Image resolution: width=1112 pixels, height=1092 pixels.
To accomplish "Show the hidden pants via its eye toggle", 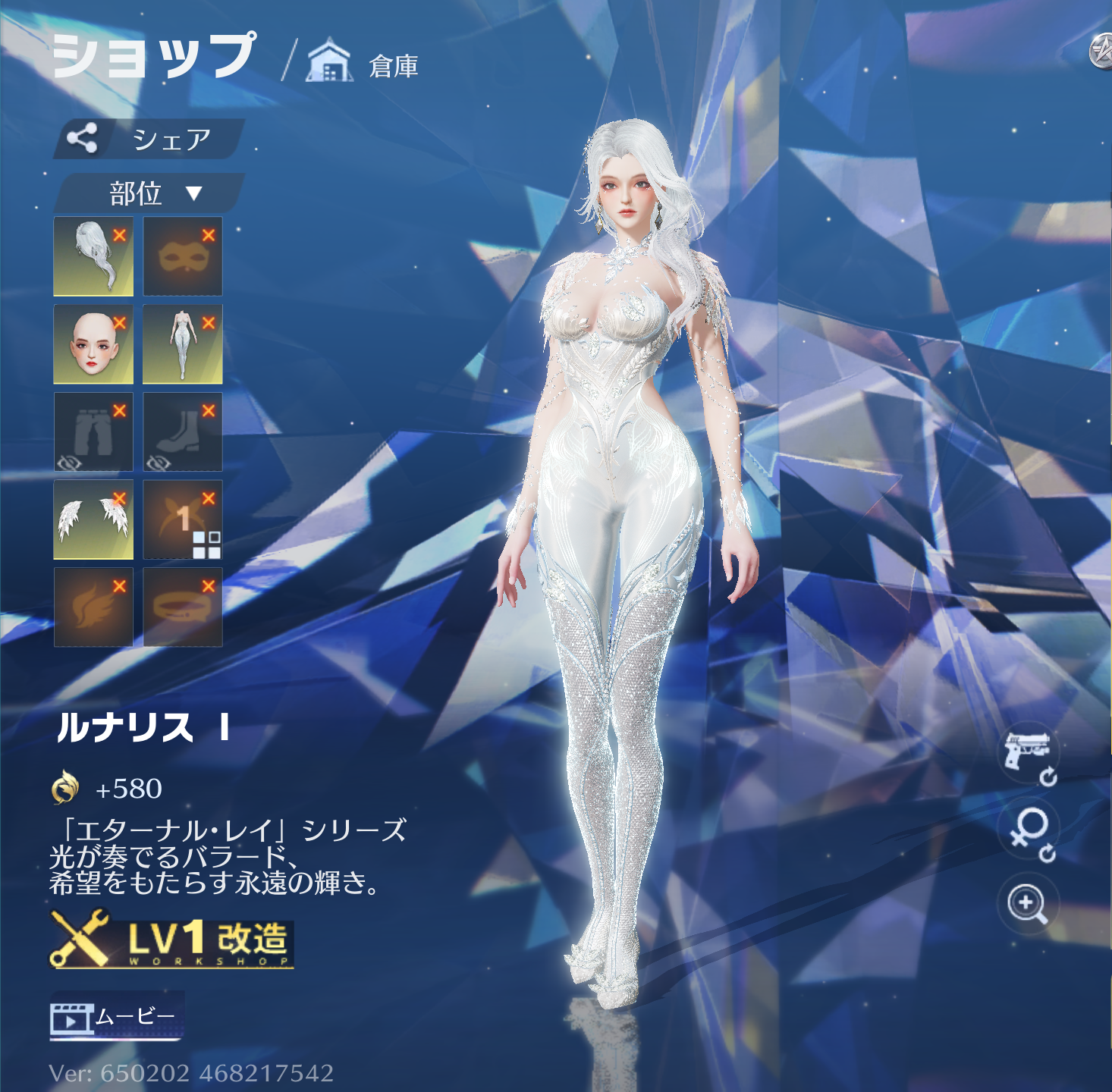I will (x=68, y=462).
